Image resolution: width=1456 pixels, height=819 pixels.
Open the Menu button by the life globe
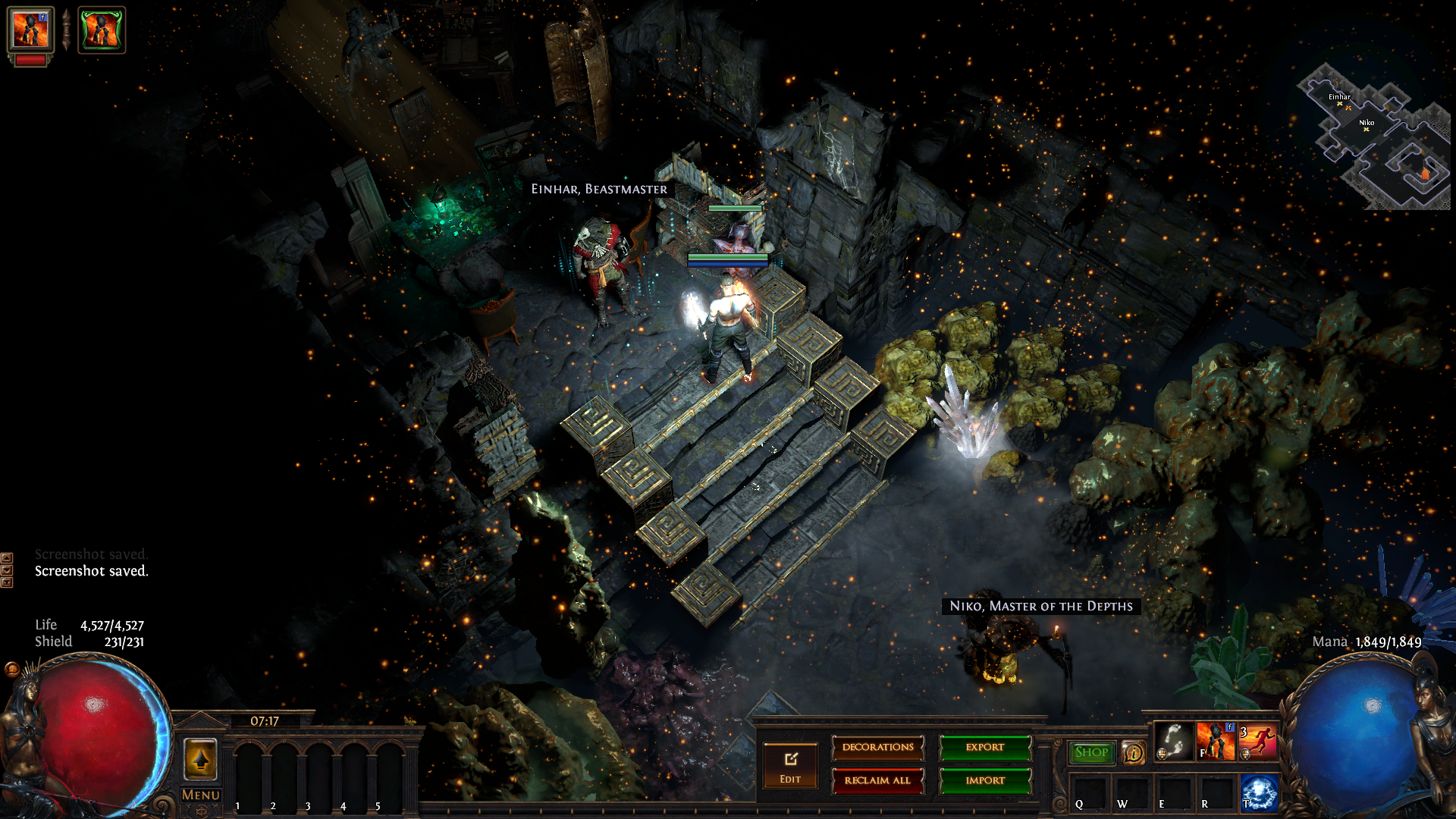click(201, 795)
